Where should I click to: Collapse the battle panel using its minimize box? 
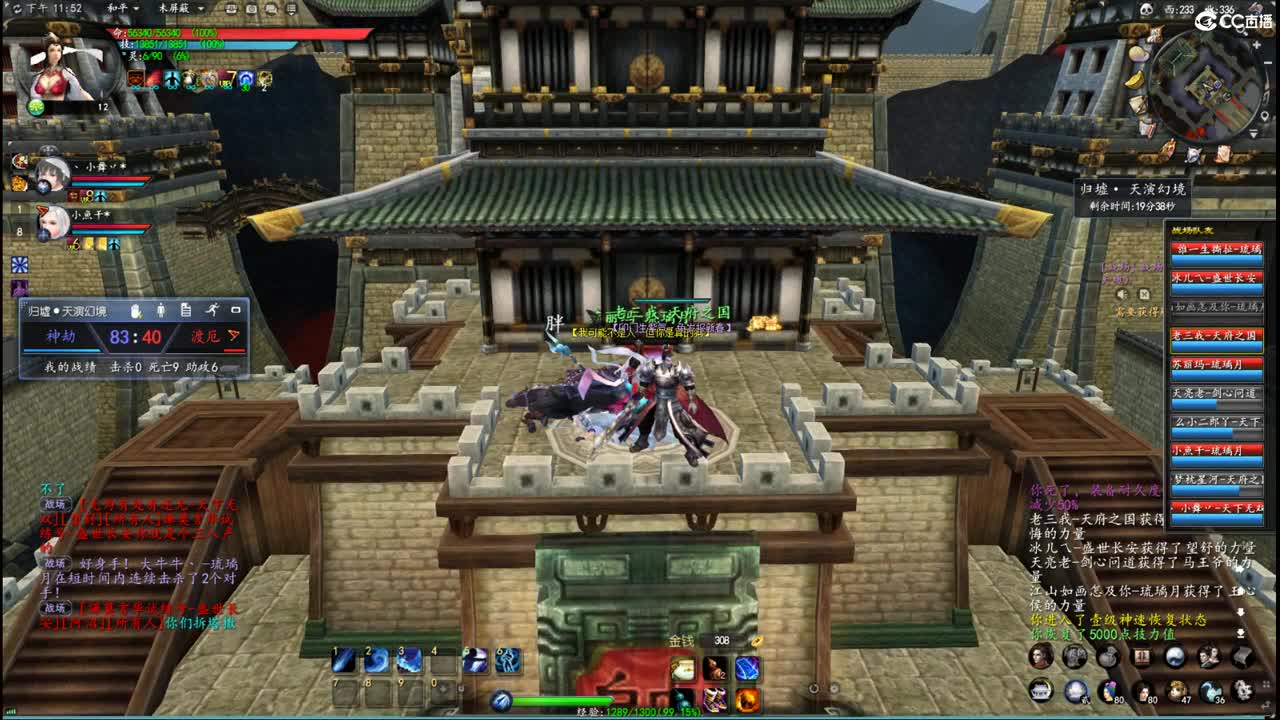tap(237, 311)
